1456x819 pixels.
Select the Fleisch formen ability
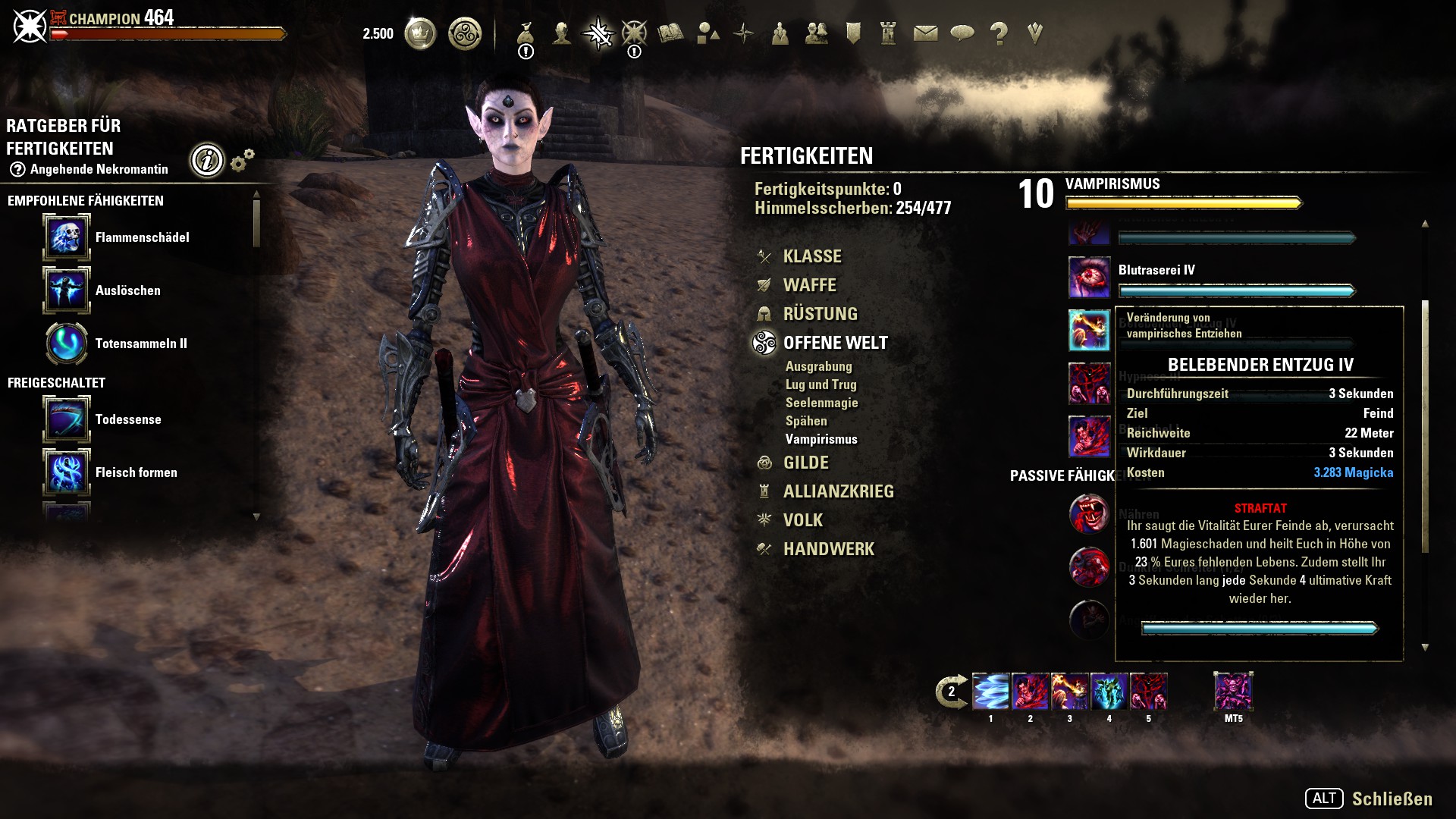tap(67, 472)
